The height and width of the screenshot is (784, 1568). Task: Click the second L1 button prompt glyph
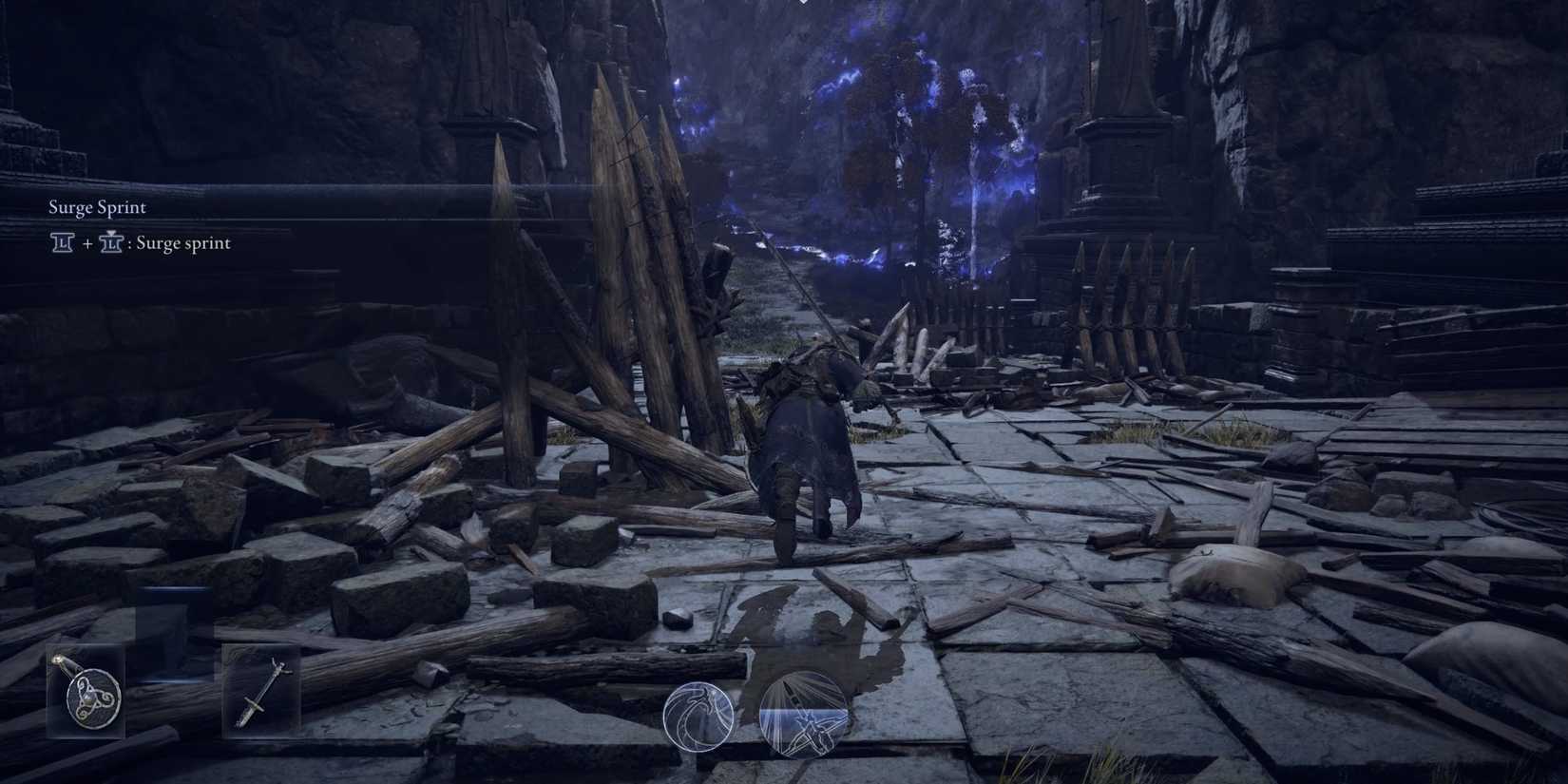click(113, 243)
